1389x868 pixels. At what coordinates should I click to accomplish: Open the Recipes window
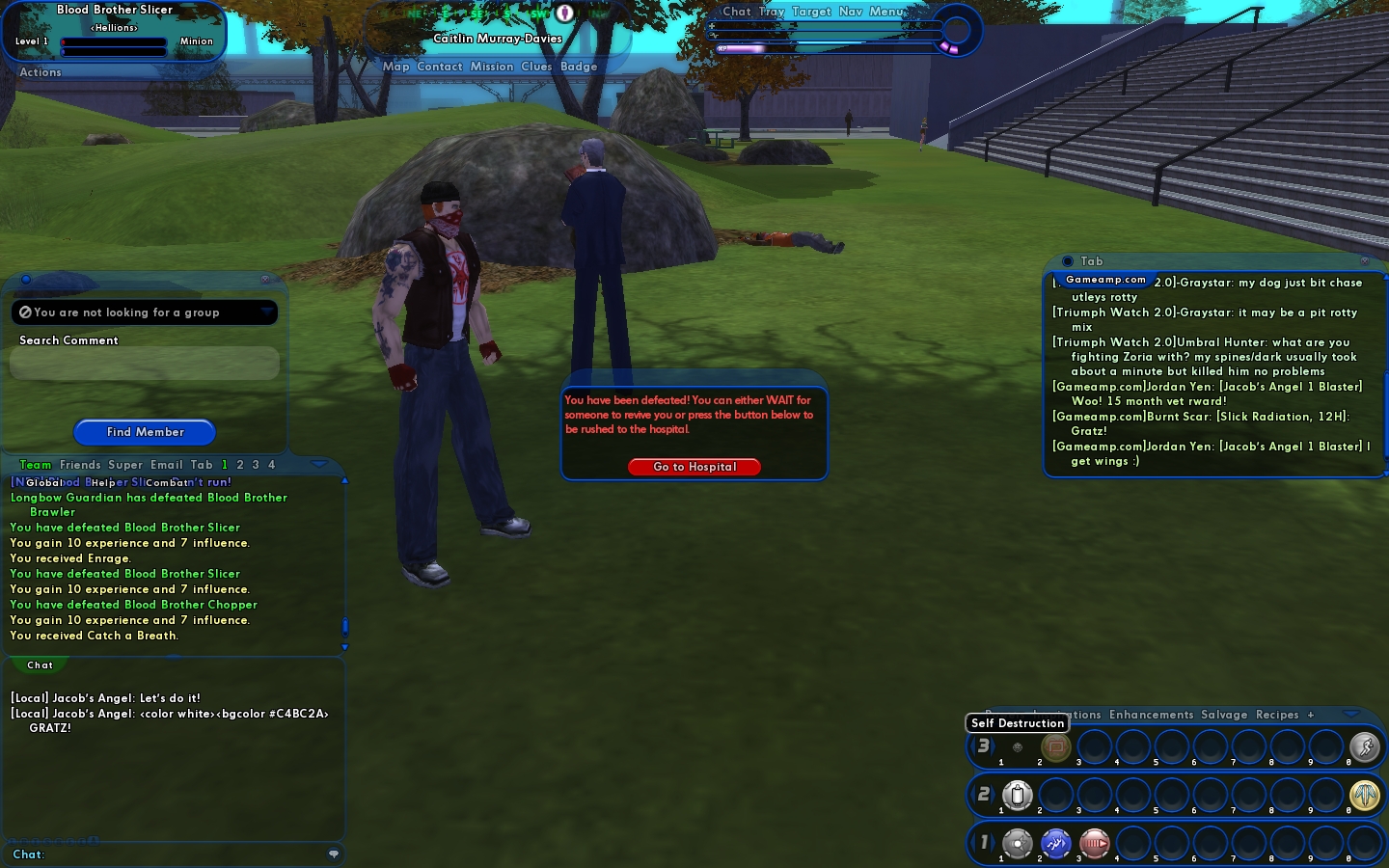tap(1277, 715)
